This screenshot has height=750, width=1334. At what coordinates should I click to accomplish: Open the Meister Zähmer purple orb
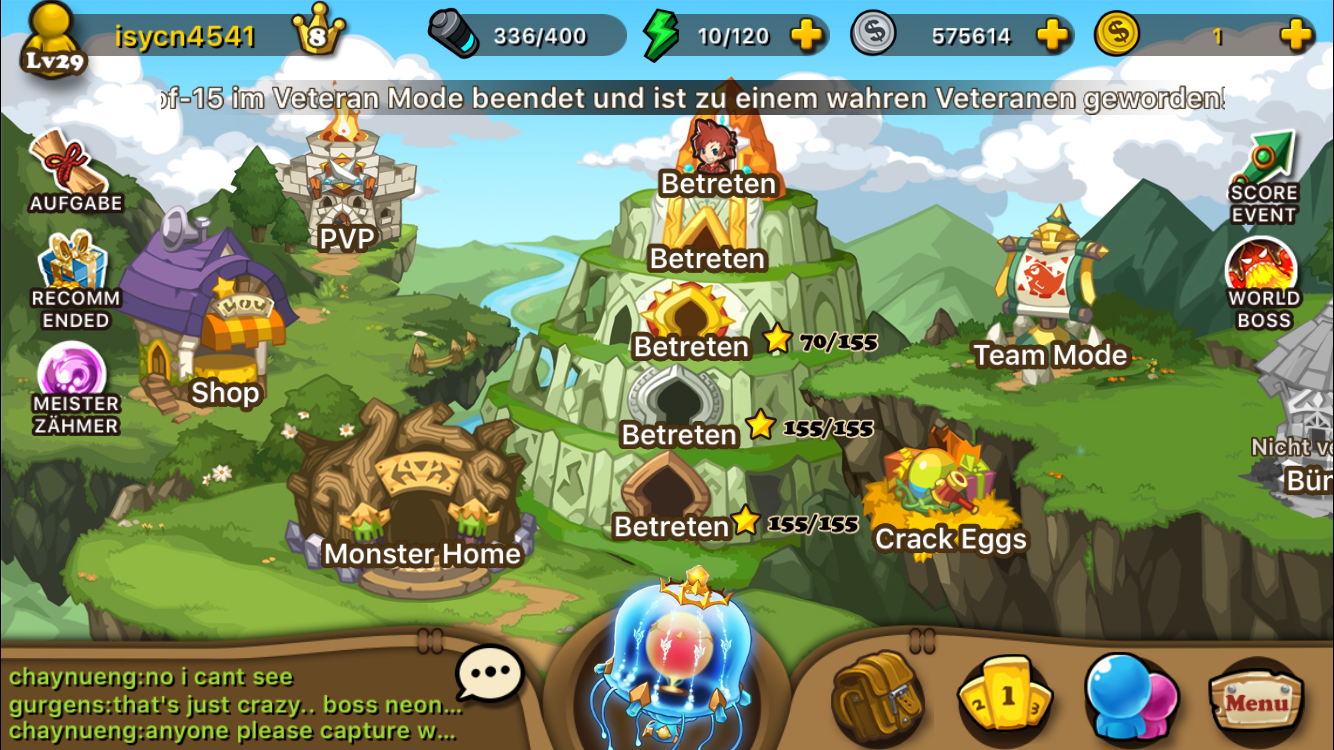tap(75, 385)
